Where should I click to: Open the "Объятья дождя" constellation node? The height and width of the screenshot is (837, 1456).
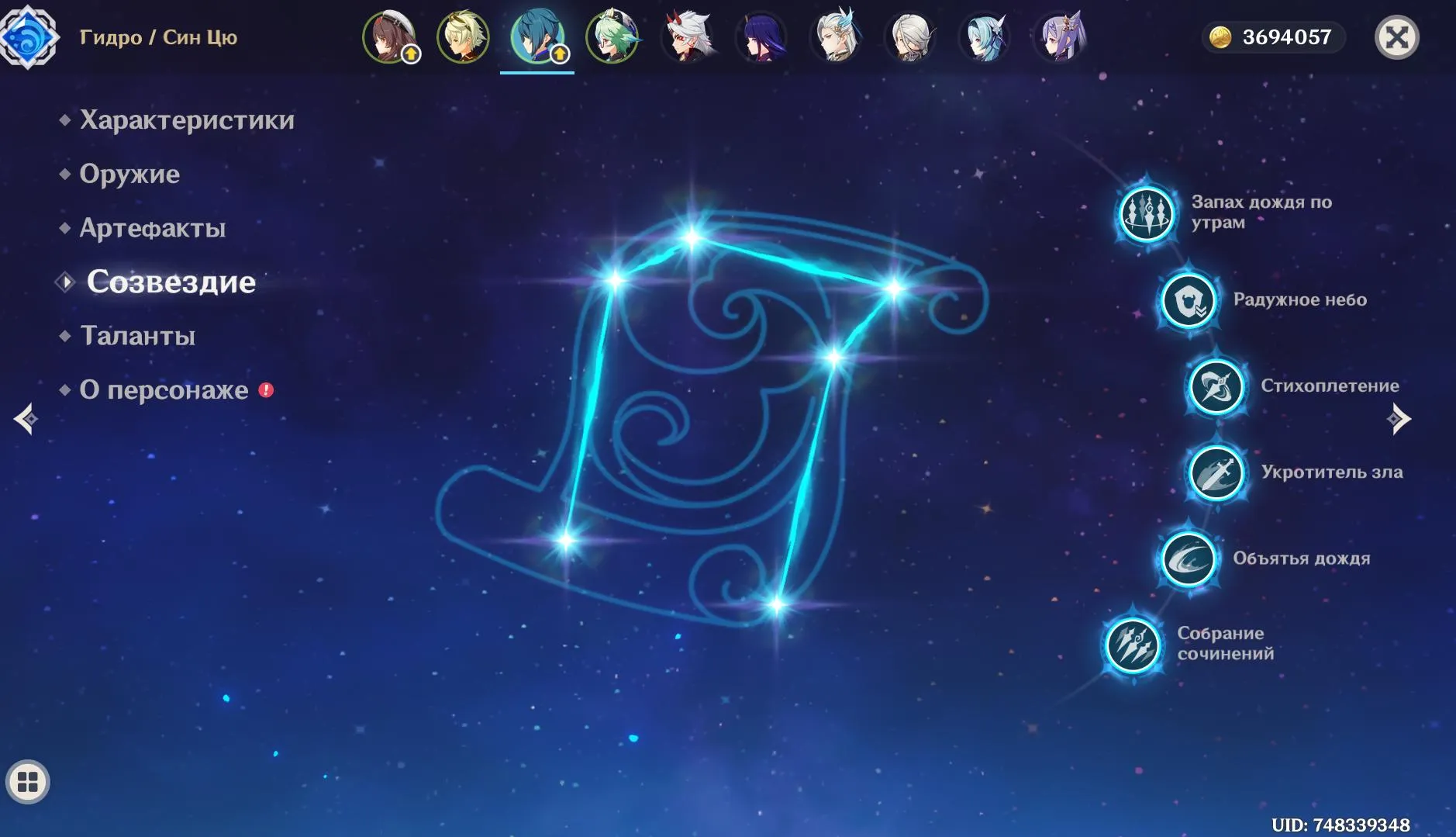click(x=1191, y=559)
